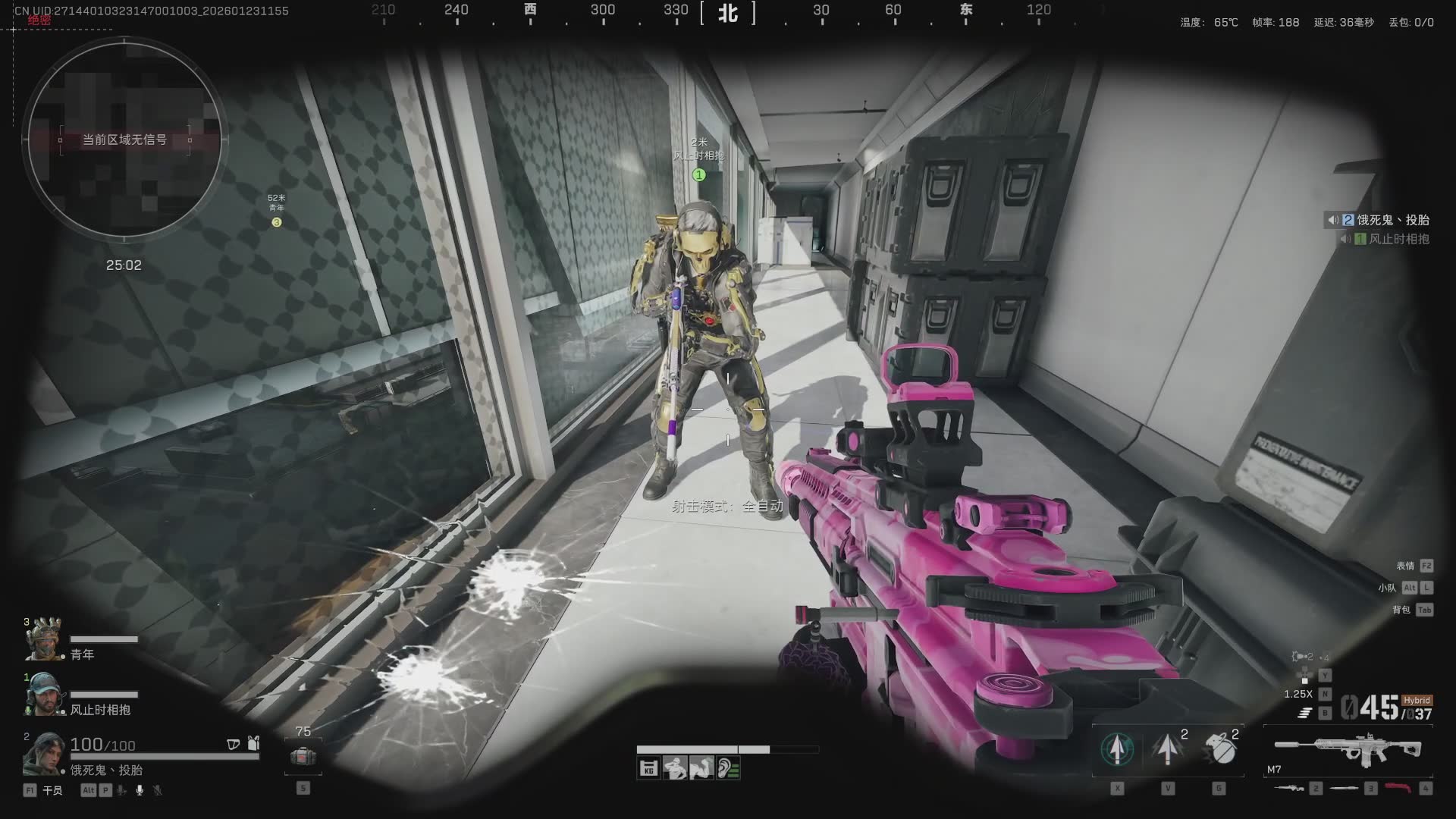Select the red item in slot 4

tap(1398, 789)
